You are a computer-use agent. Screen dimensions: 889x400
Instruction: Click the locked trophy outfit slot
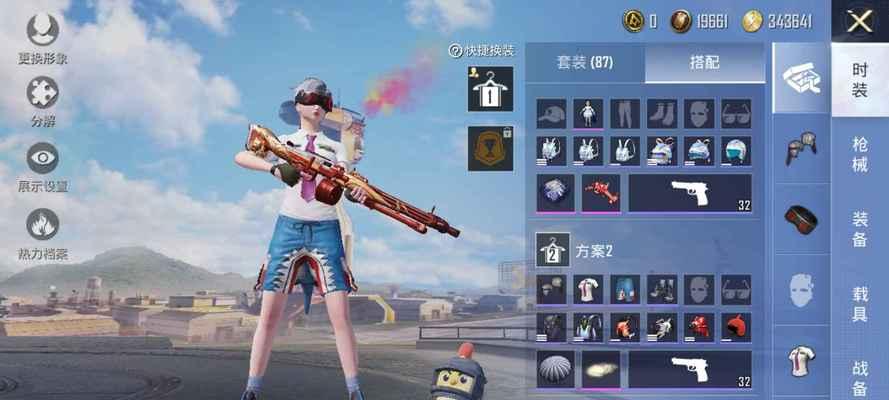coord(490,148)
